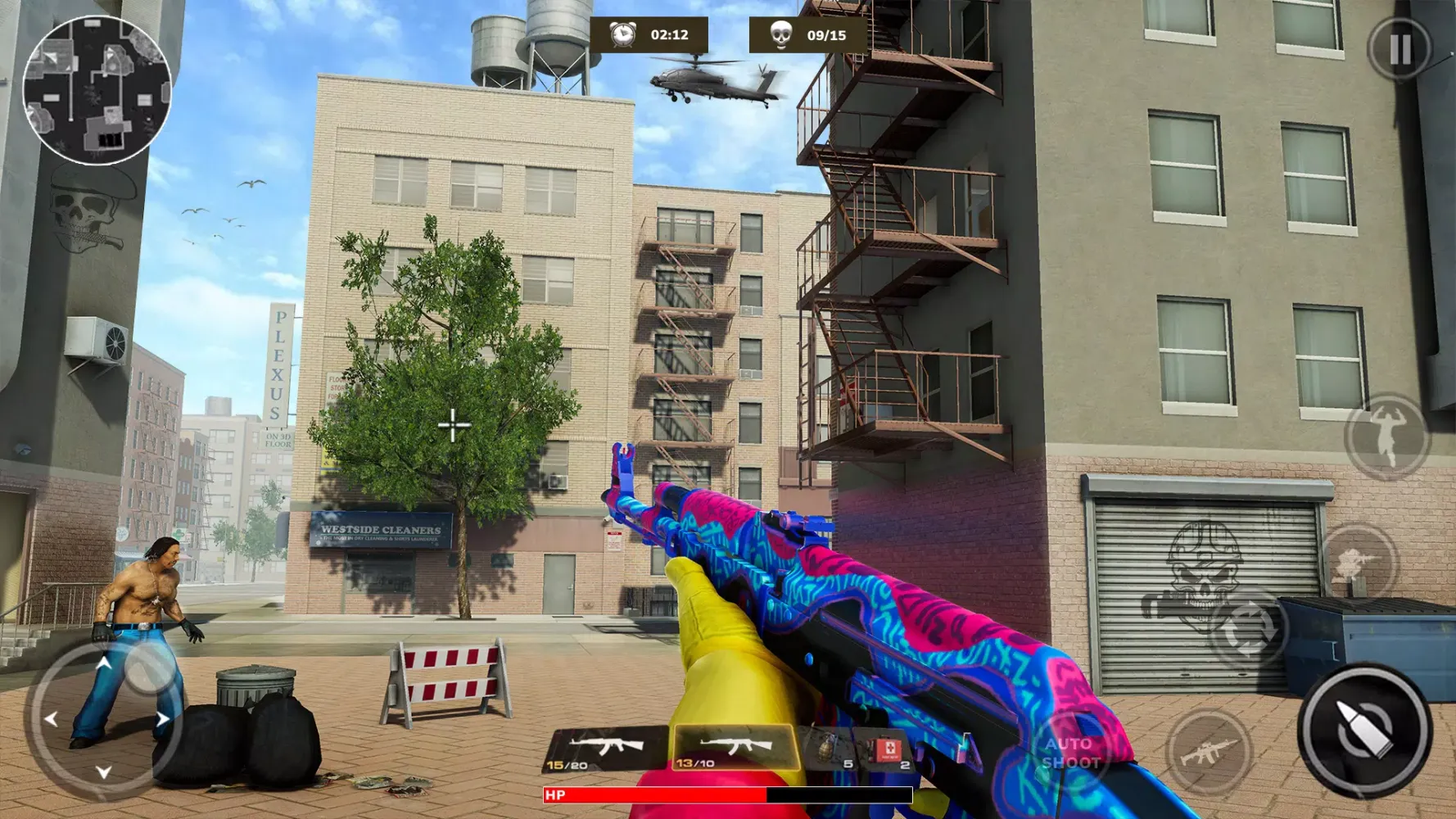Tap the red HP health bar
The width and height of the screenshot is (1456, 819).
pos(655,794)
